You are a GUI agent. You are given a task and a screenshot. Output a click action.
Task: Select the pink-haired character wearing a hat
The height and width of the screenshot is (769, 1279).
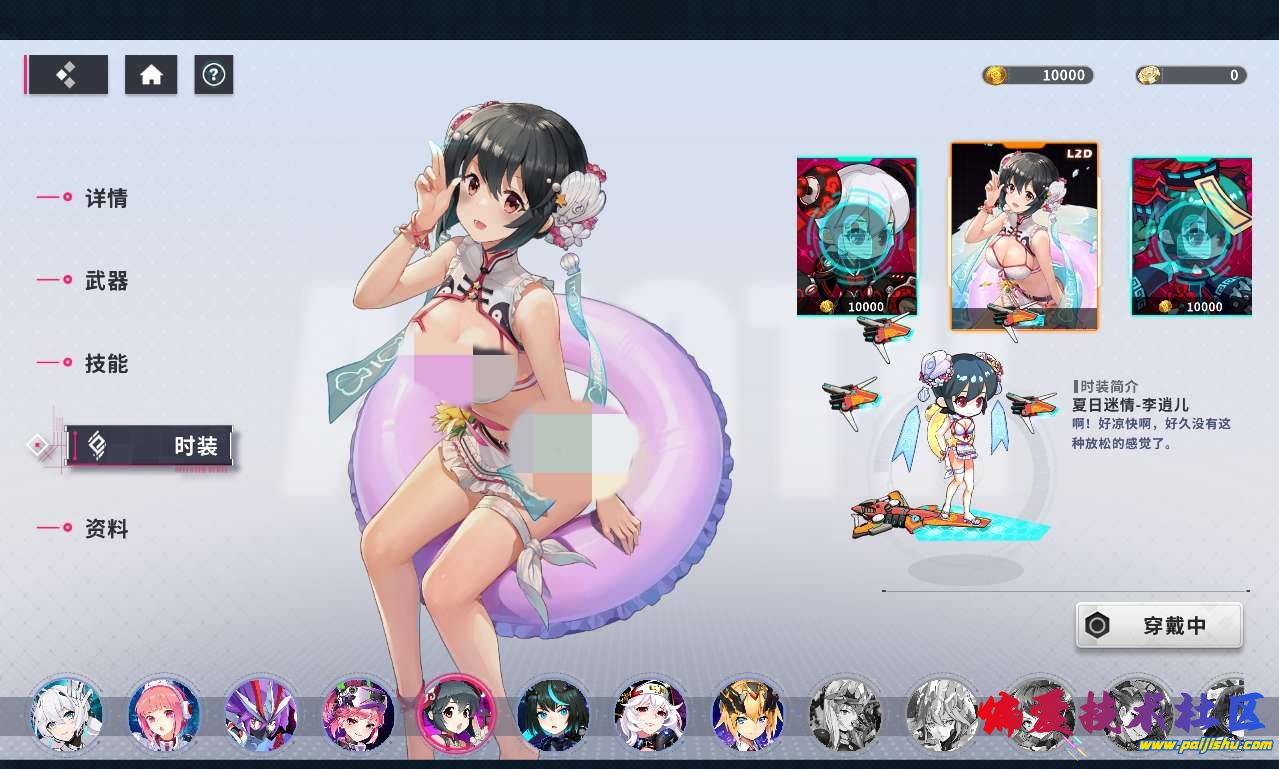(359, 714)
